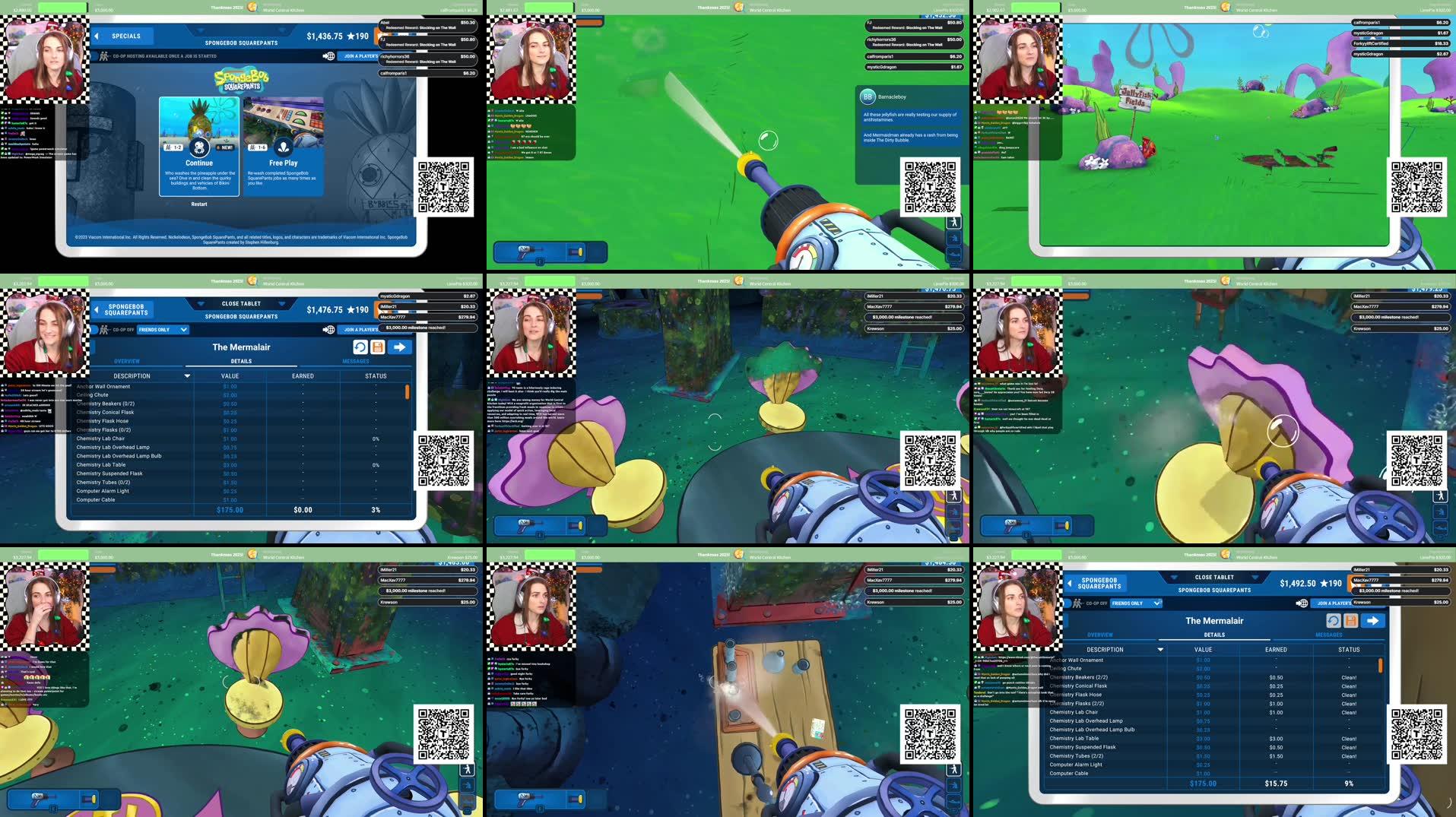The image size is (1456, 817).
Task: Click the save floppy disk icon on the tablet
Action: (x=377, y=347)
